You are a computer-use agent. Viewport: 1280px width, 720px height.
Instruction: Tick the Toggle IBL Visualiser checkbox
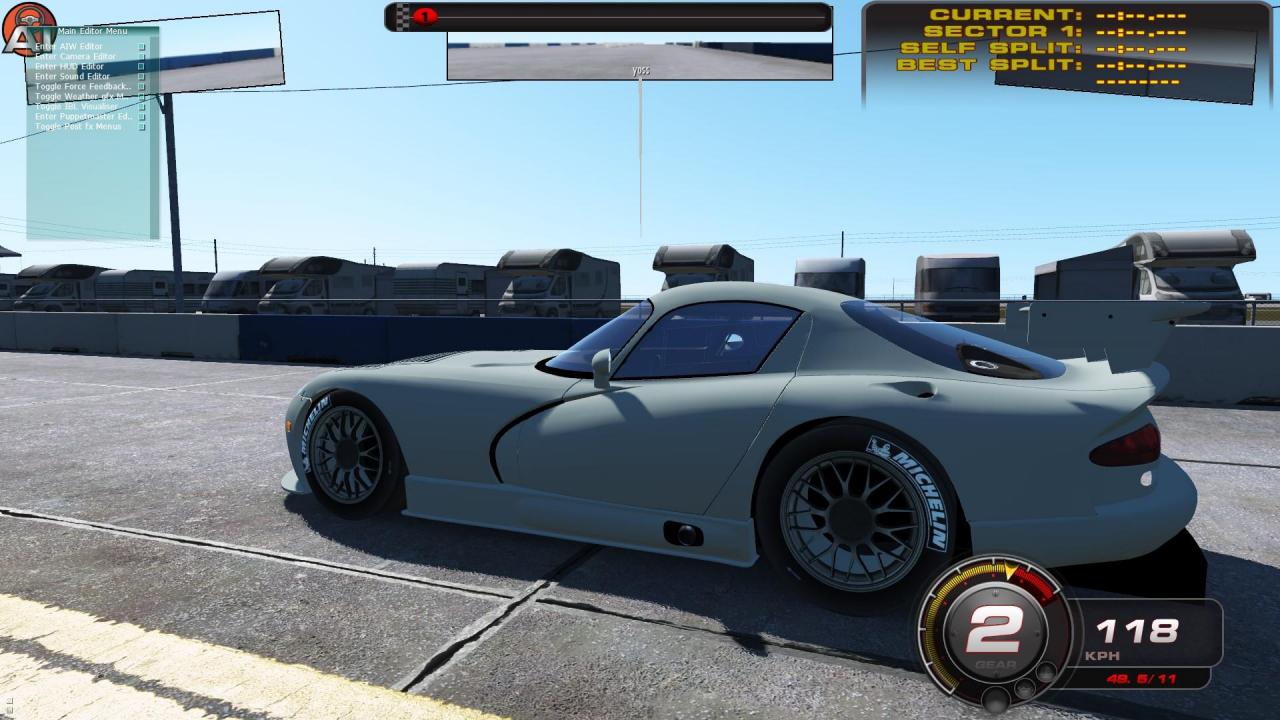pyautogui.click(x=142, y=104)
